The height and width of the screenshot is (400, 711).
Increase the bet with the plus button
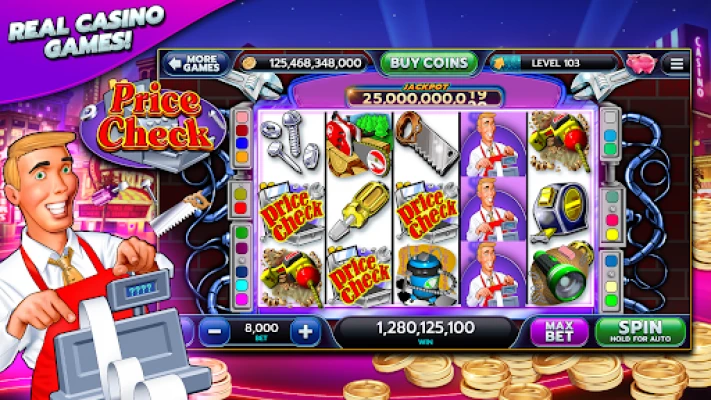306,331
